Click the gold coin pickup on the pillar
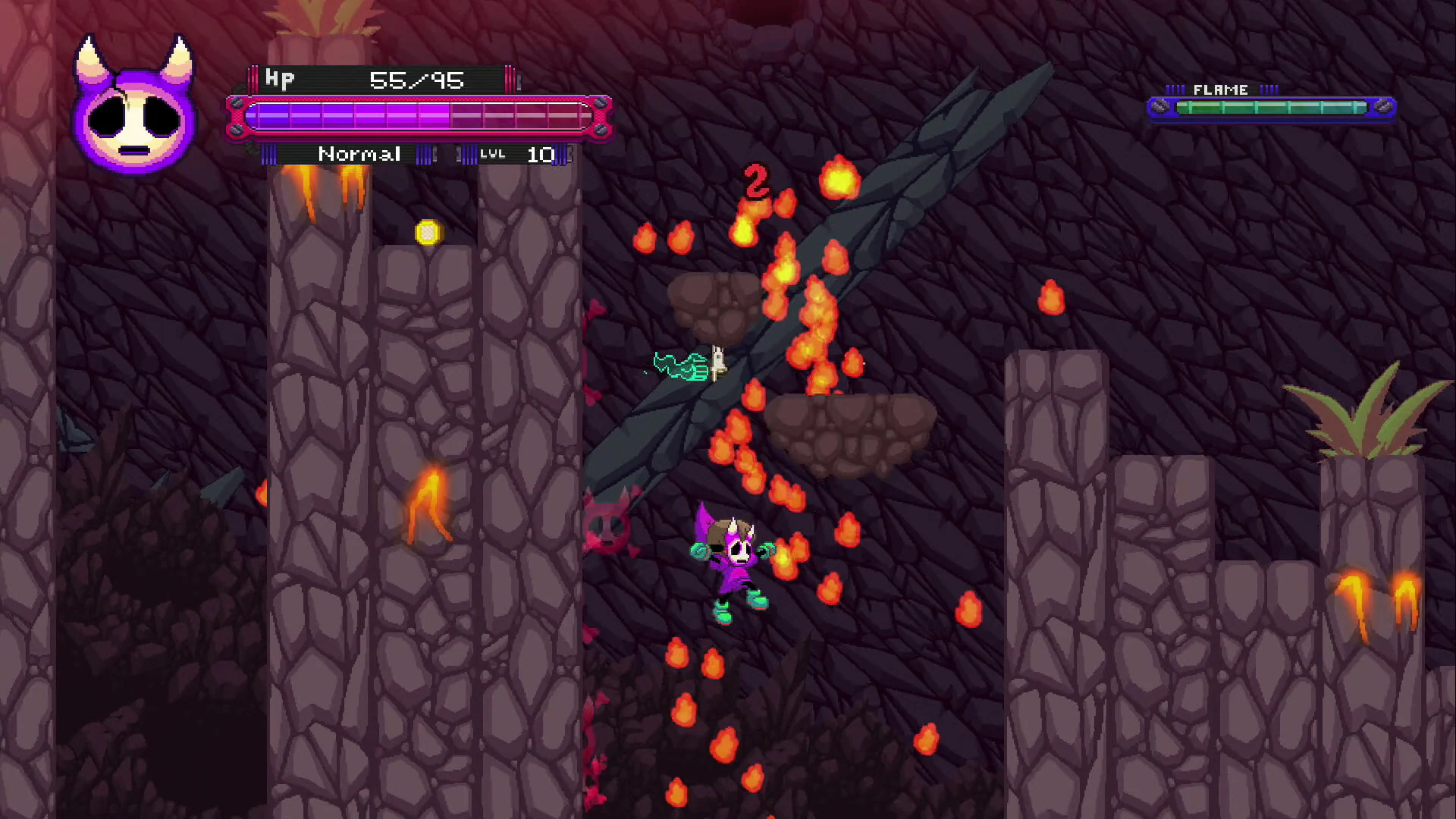The height and width of the screenshot is (819, 1456). click(429, 232)
